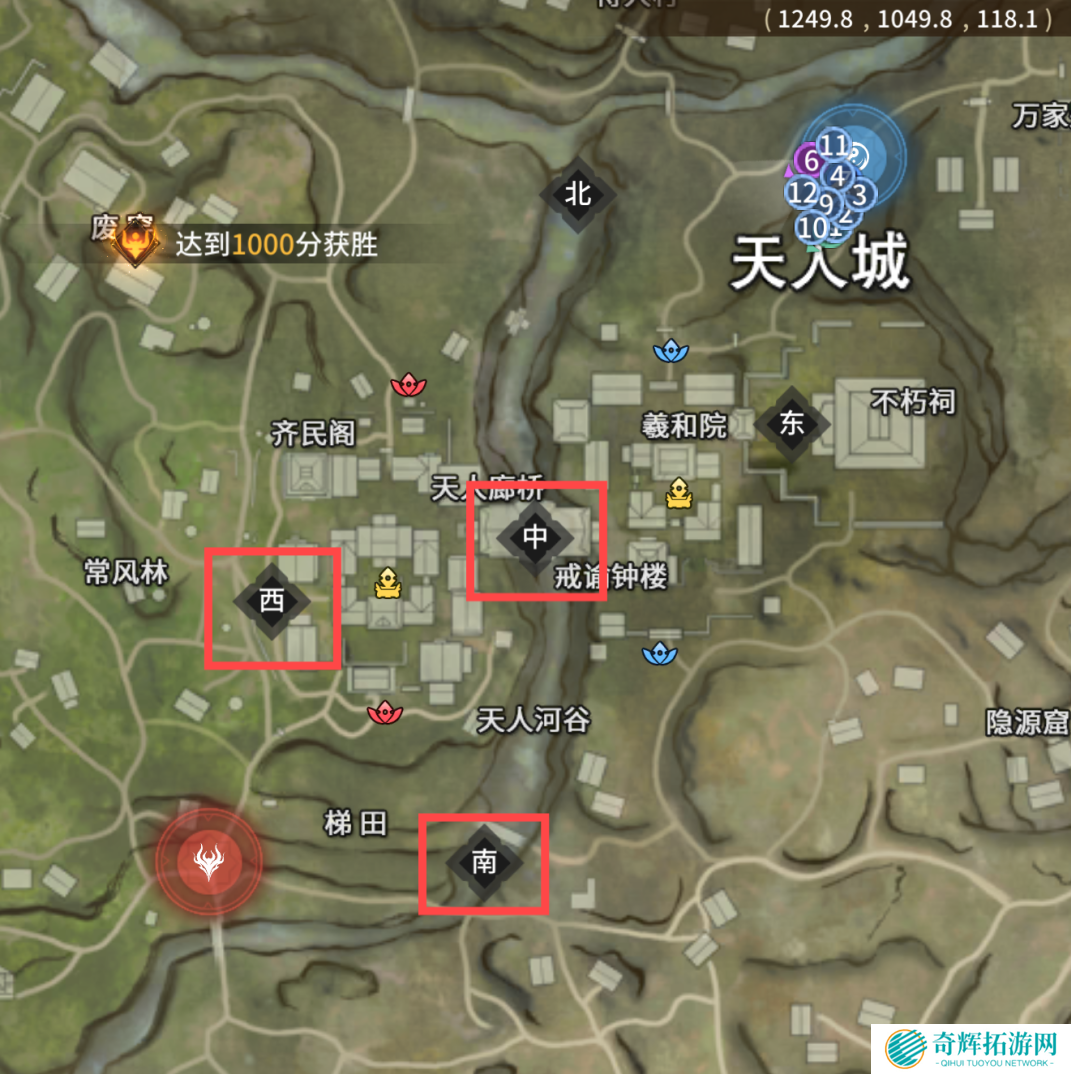Open the 奇辉拓游网 watermark logo
Image resolution: width=1071 pixels, height=1074 pixels.
(970, 1048)
